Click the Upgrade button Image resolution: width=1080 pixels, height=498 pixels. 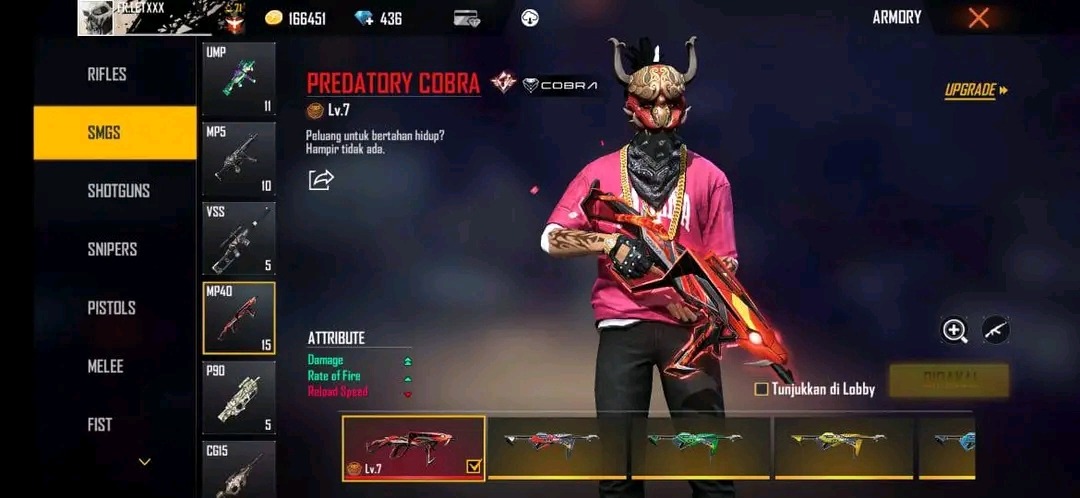pos(975,91)
